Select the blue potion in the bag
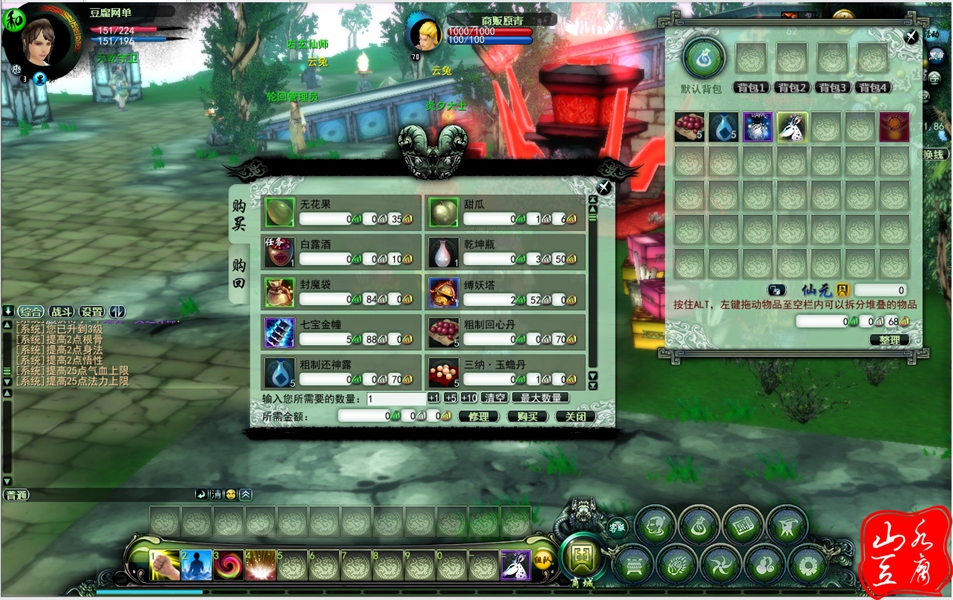Viewport: 953px width, 600px height. point(724,127)
